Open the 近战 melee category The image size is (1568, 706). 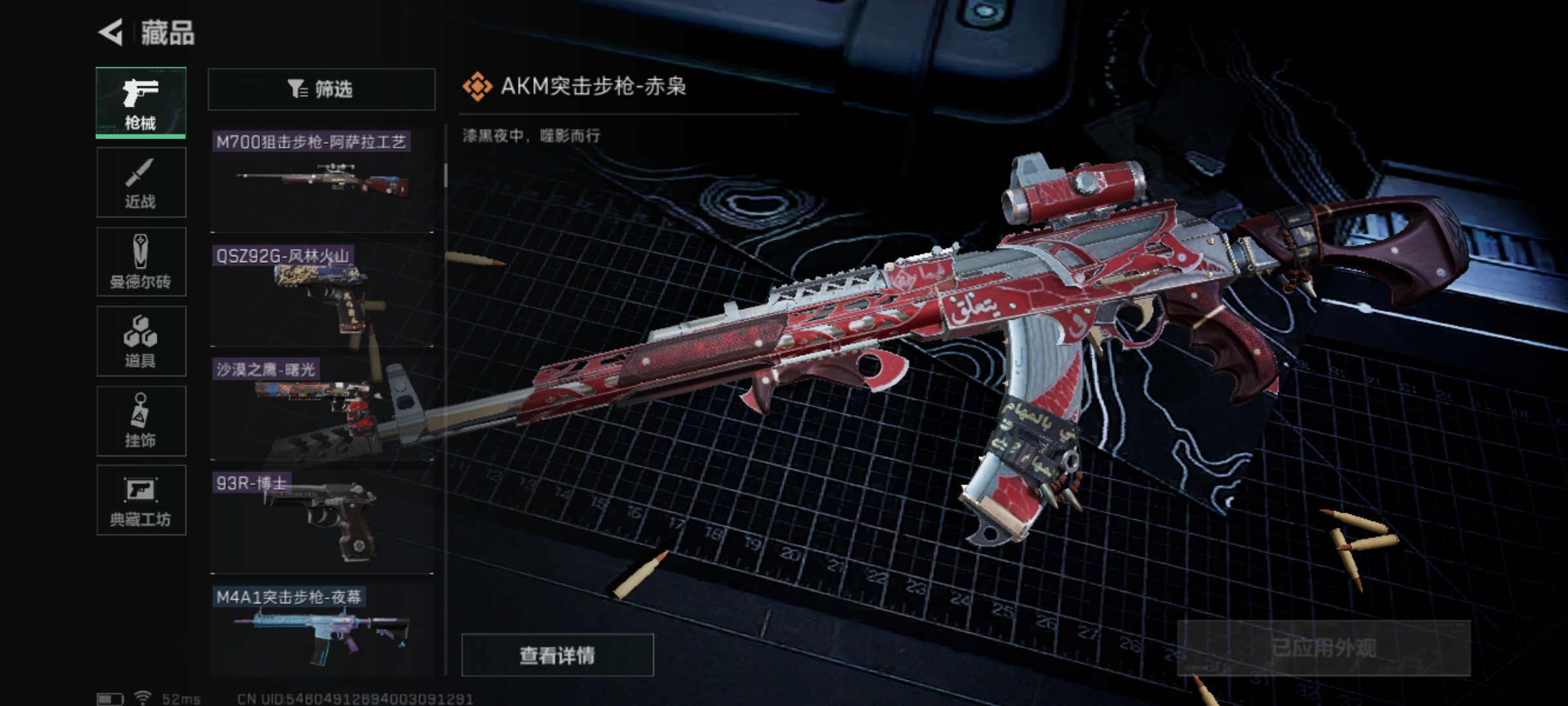pyautogui.click(x=141, y=182)
